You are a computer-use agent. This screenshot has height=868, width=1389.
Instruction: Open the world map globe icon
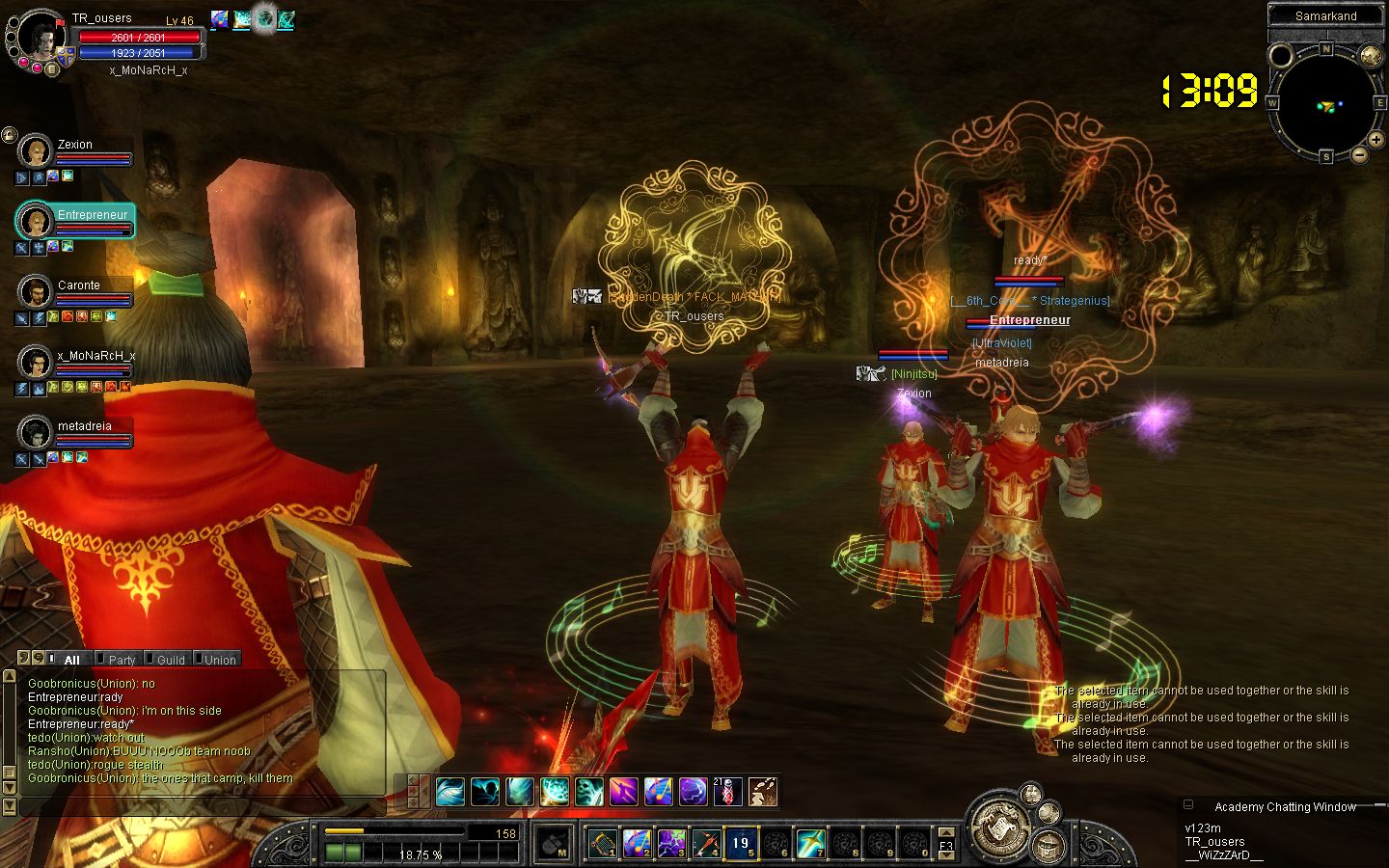(x=1371, y=56)
